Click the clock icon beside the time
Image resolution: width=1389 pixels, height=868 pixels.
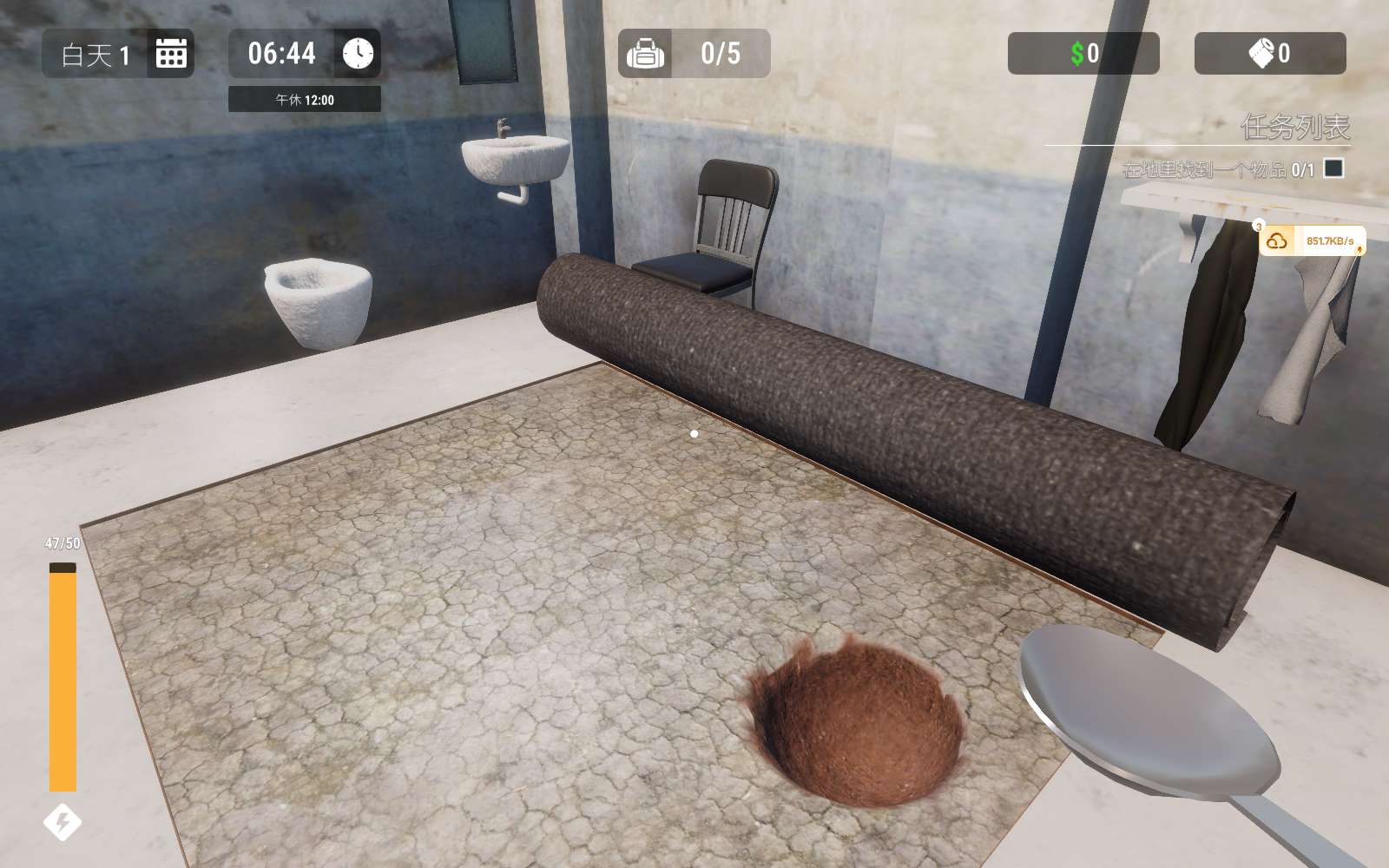click(358, 54)
